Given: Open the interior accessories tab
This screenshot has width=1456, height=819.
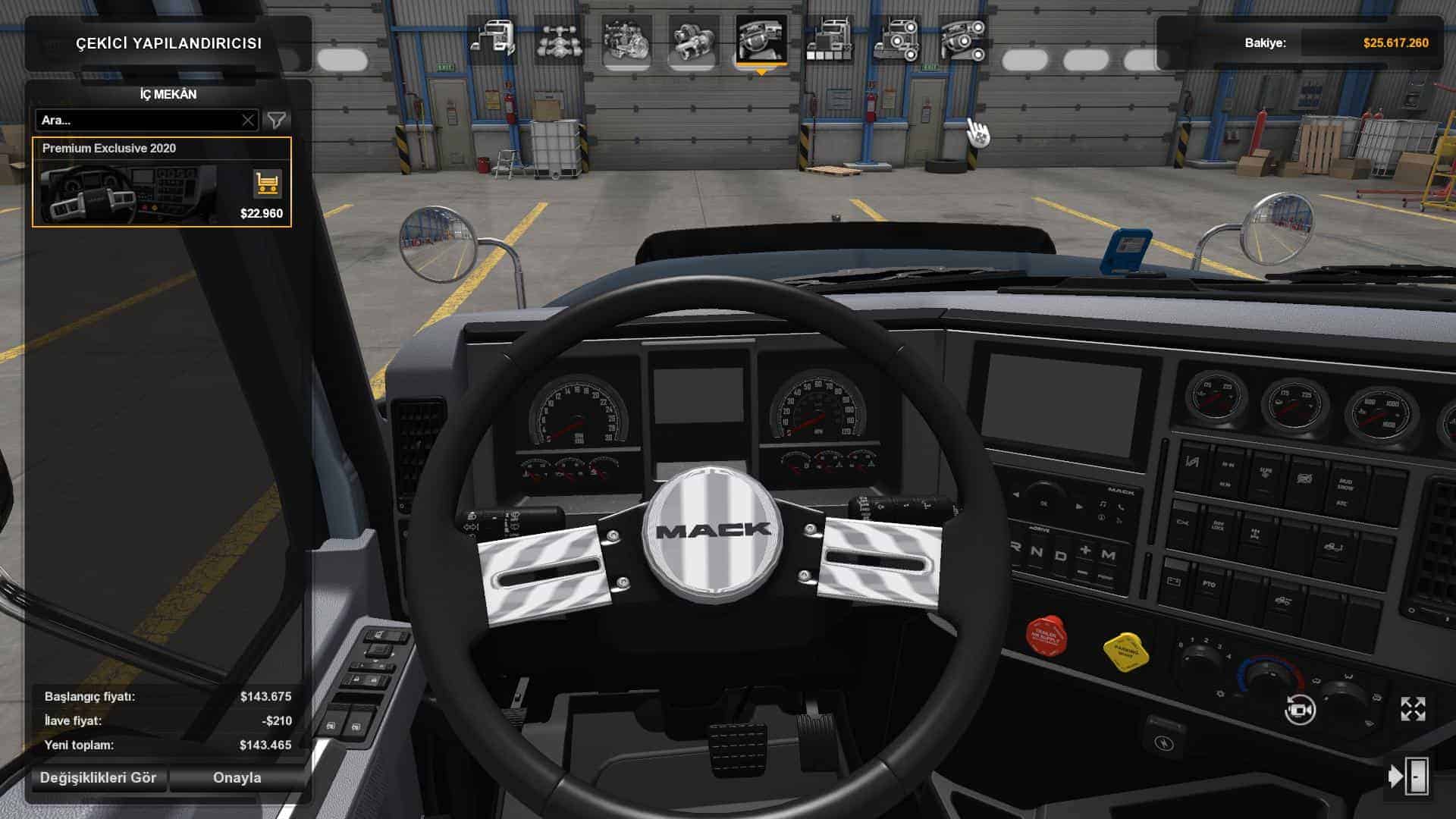Looking at the screenshot, I should click(962, 39).
